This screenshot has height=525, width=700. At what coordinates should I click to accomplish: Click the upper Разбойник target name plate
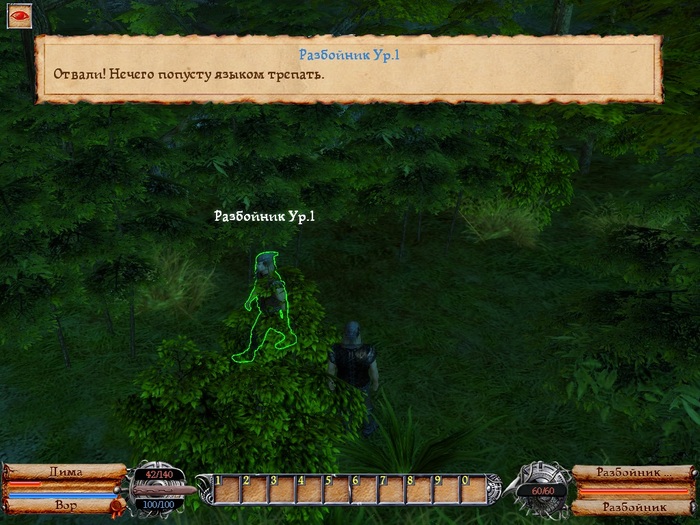(x=630, y=471)
